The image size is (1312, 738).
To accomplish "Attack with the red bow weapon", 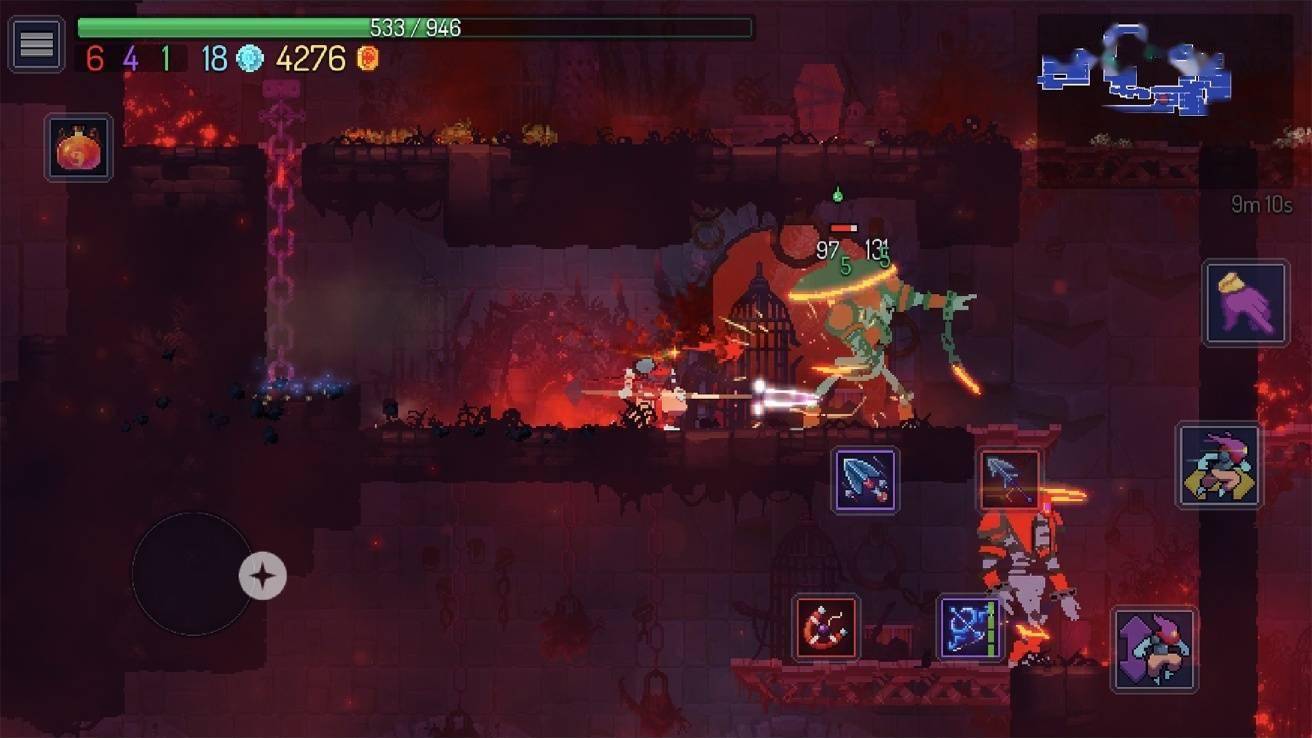I will coord(826,628).
